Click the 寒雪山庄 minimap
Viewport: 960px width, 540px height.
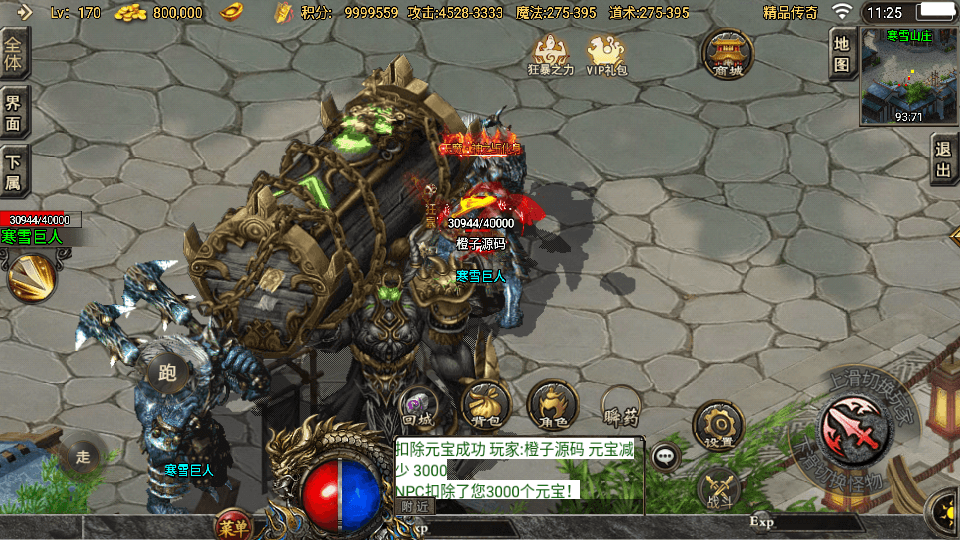tap(908, 74)
